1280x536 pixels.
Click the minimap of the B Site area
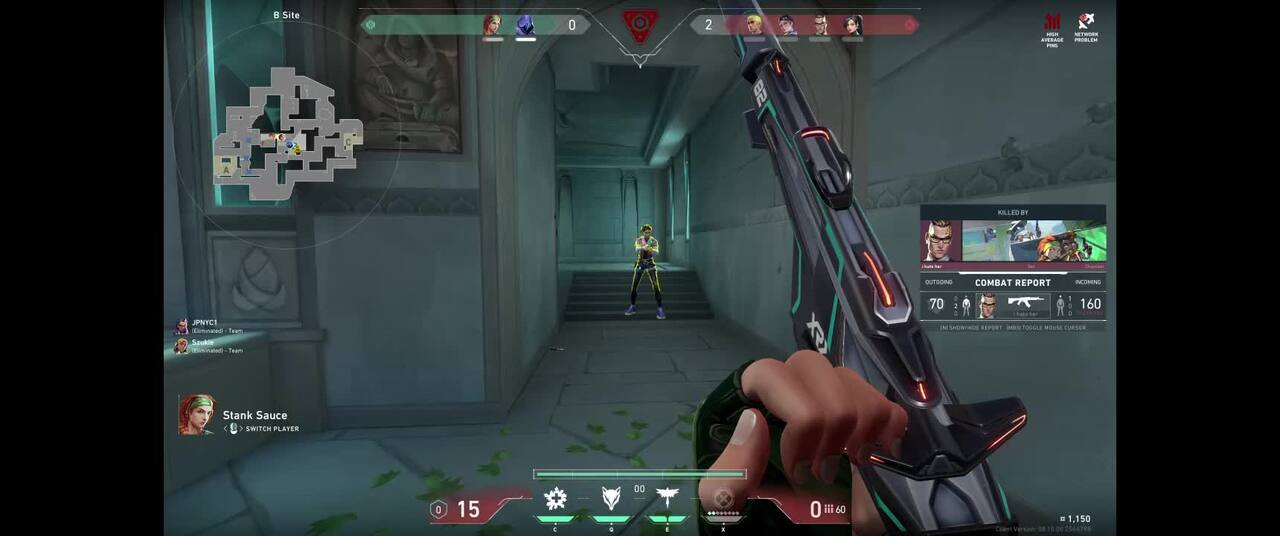287,133
